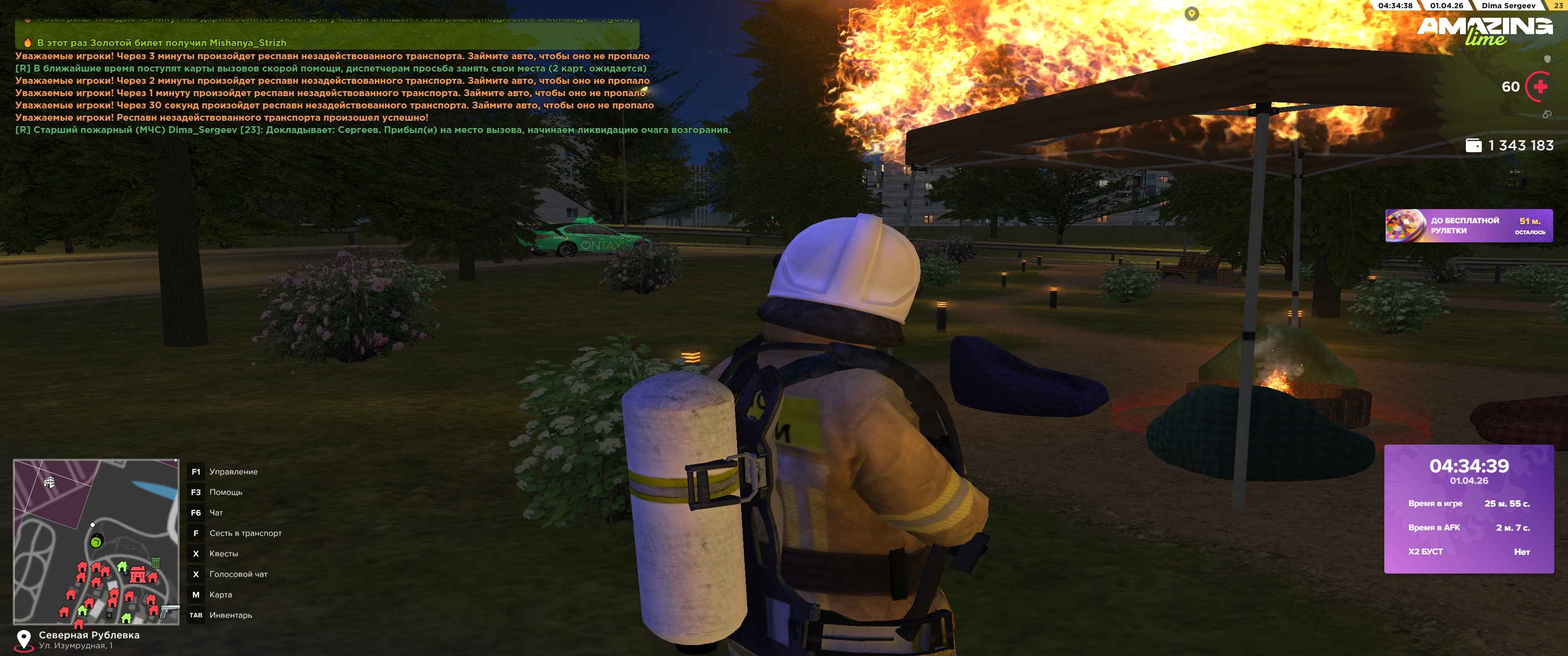The image size is (1568, 656).
Task: Click the purple playtime stats panel
Action: click(1468, 509)
